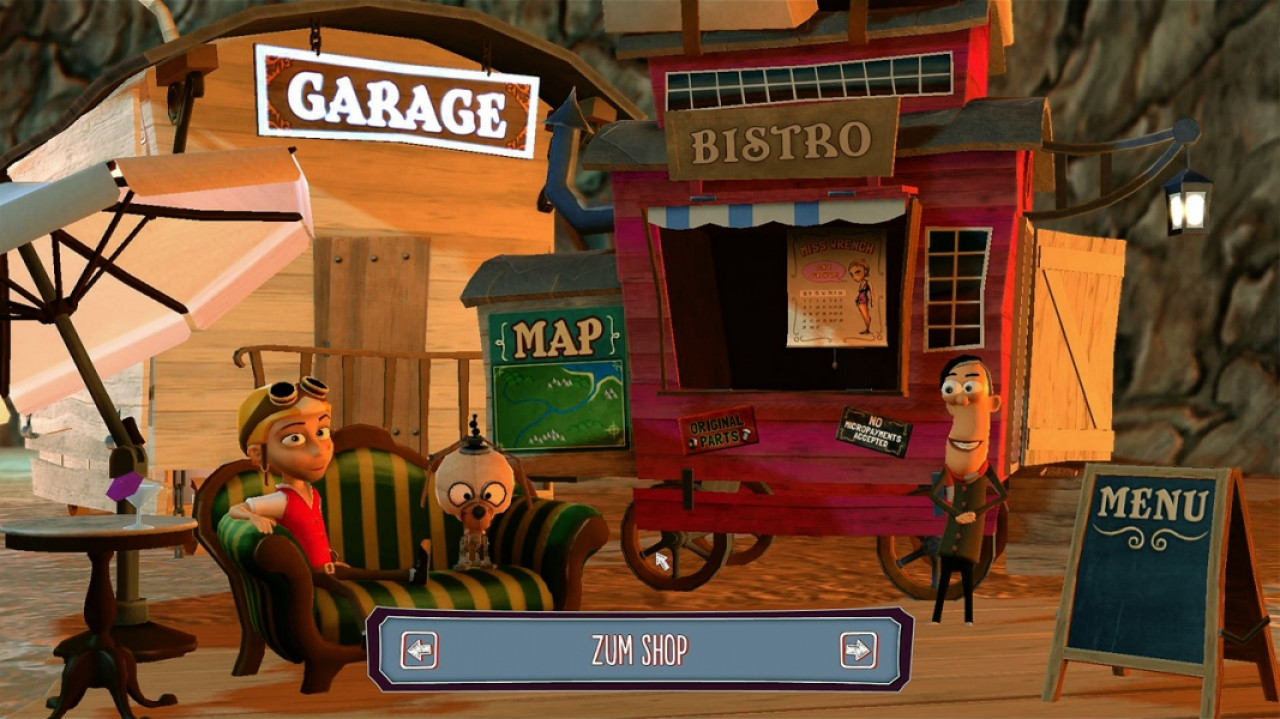Viewport: 1280px width, 719px height.
Task: Click the left arrow button
Action: [420, 650]
